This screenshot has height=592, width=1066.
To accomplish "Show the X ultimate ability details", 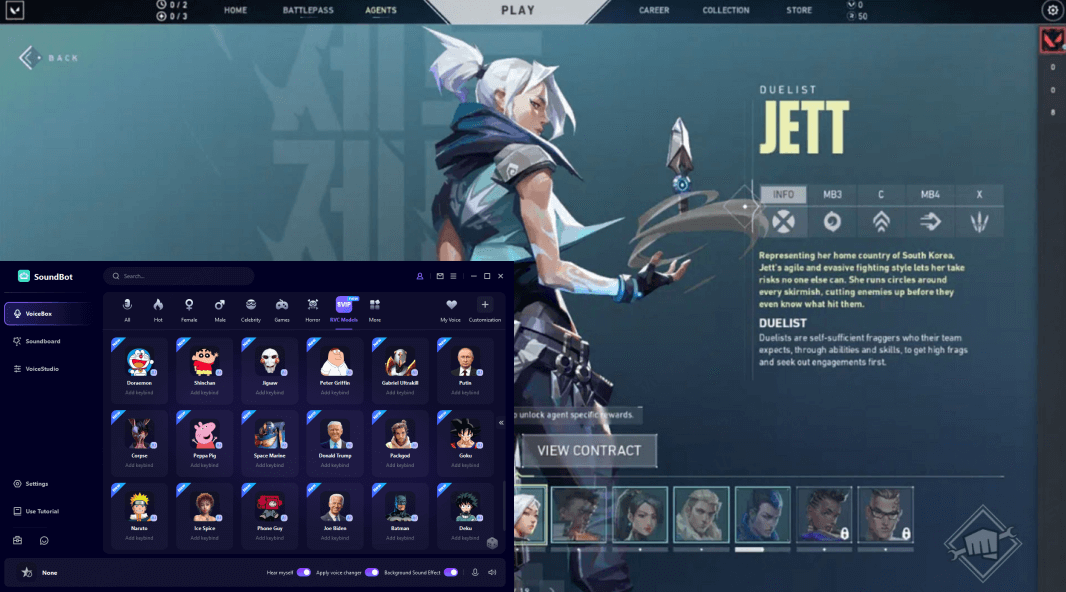I will 979,194.
